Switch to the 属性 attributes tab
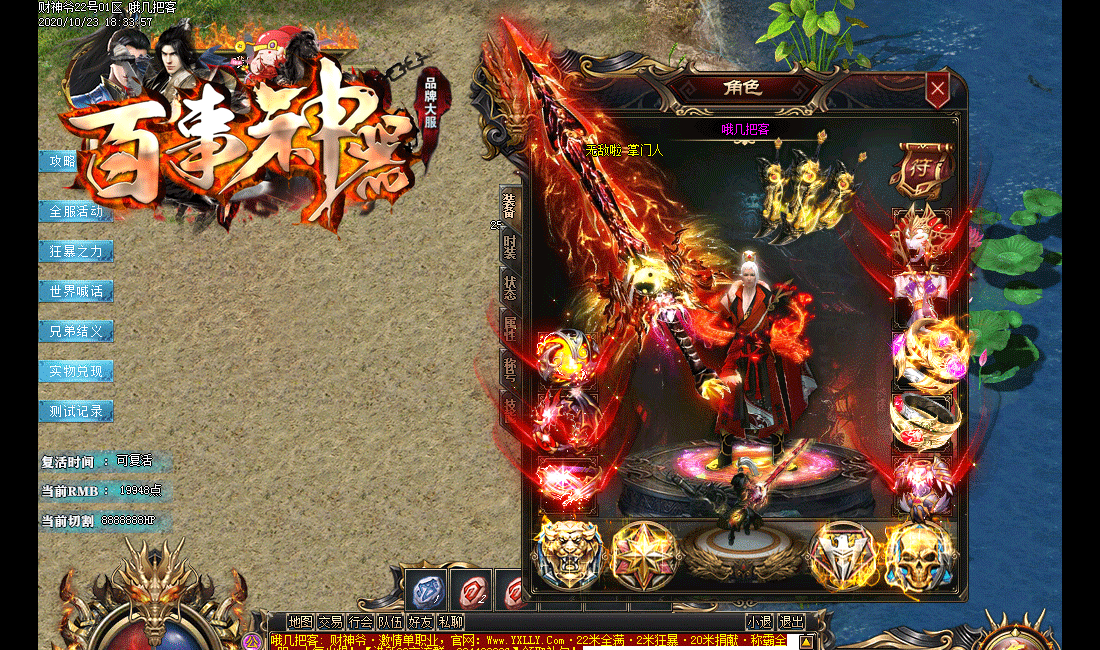The width and height of the screenshot is (1100, 650). click(x=510, y=327)
